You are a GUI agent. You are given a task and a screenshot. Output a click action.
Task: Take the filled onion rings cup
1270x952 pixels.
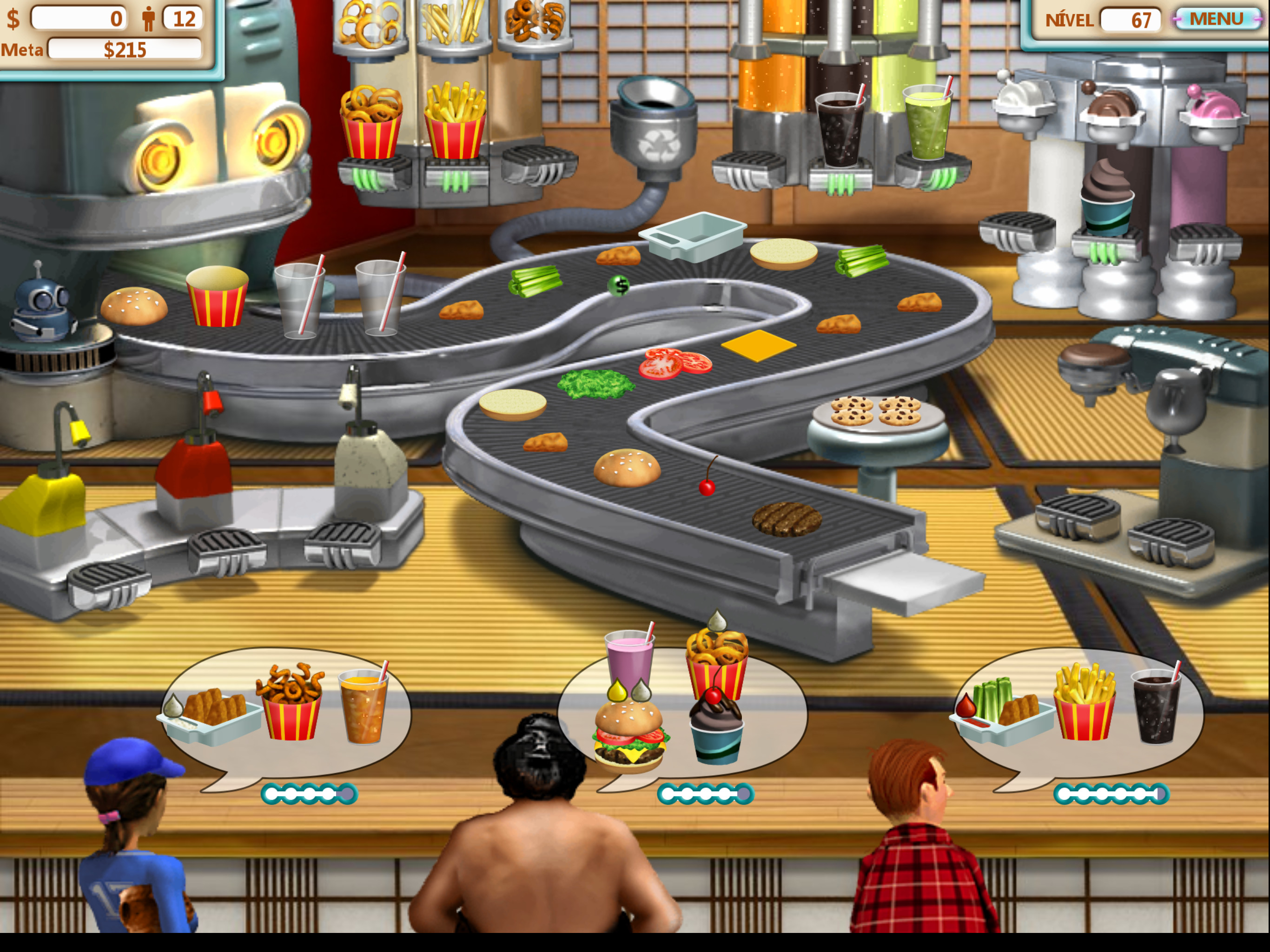pos(371,124)
